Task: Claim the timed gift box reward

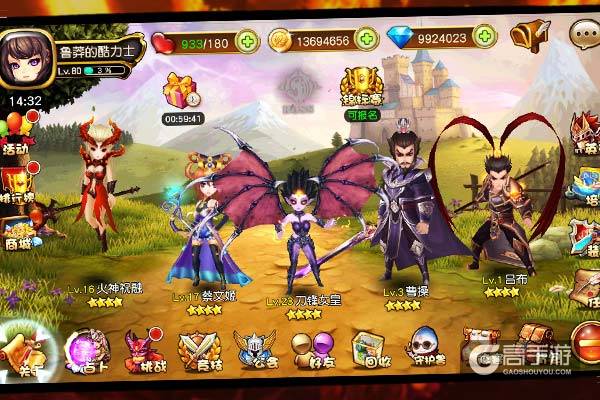Action: coord(181,92)
